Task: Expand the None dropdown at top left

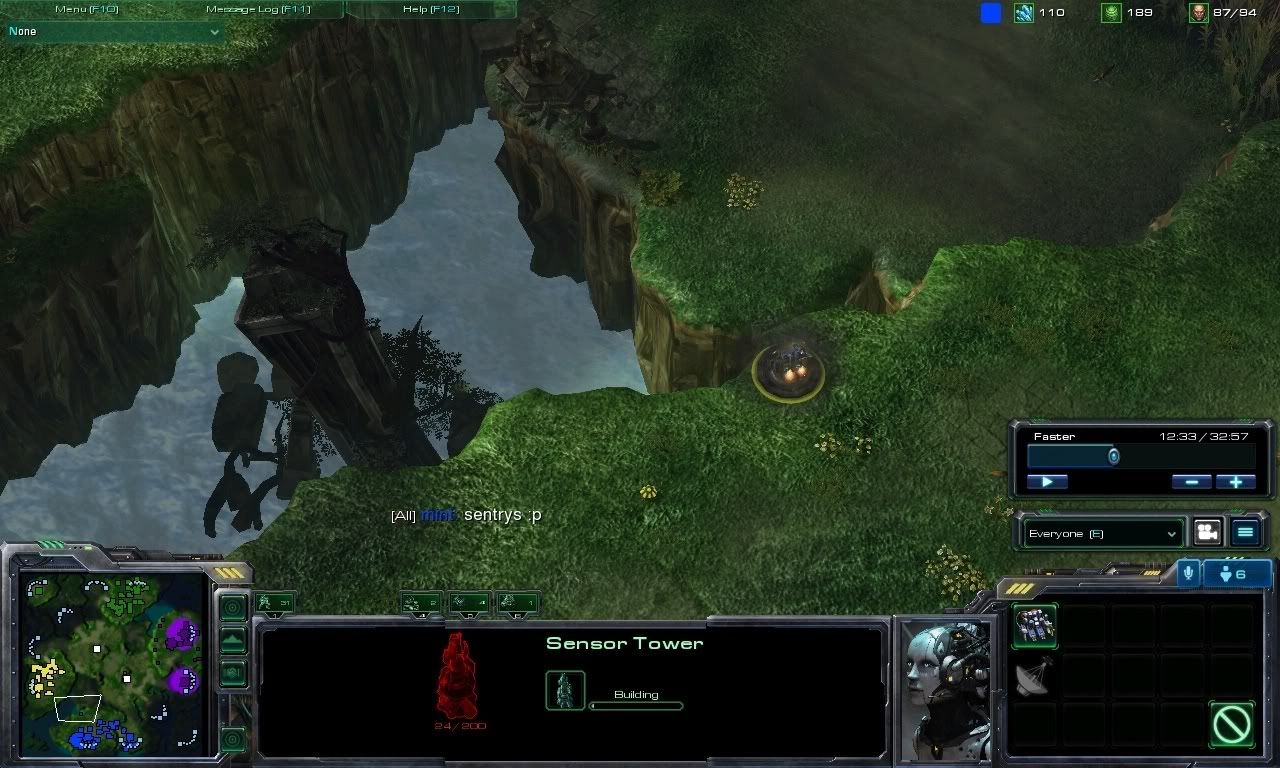Action: point(114,32)
